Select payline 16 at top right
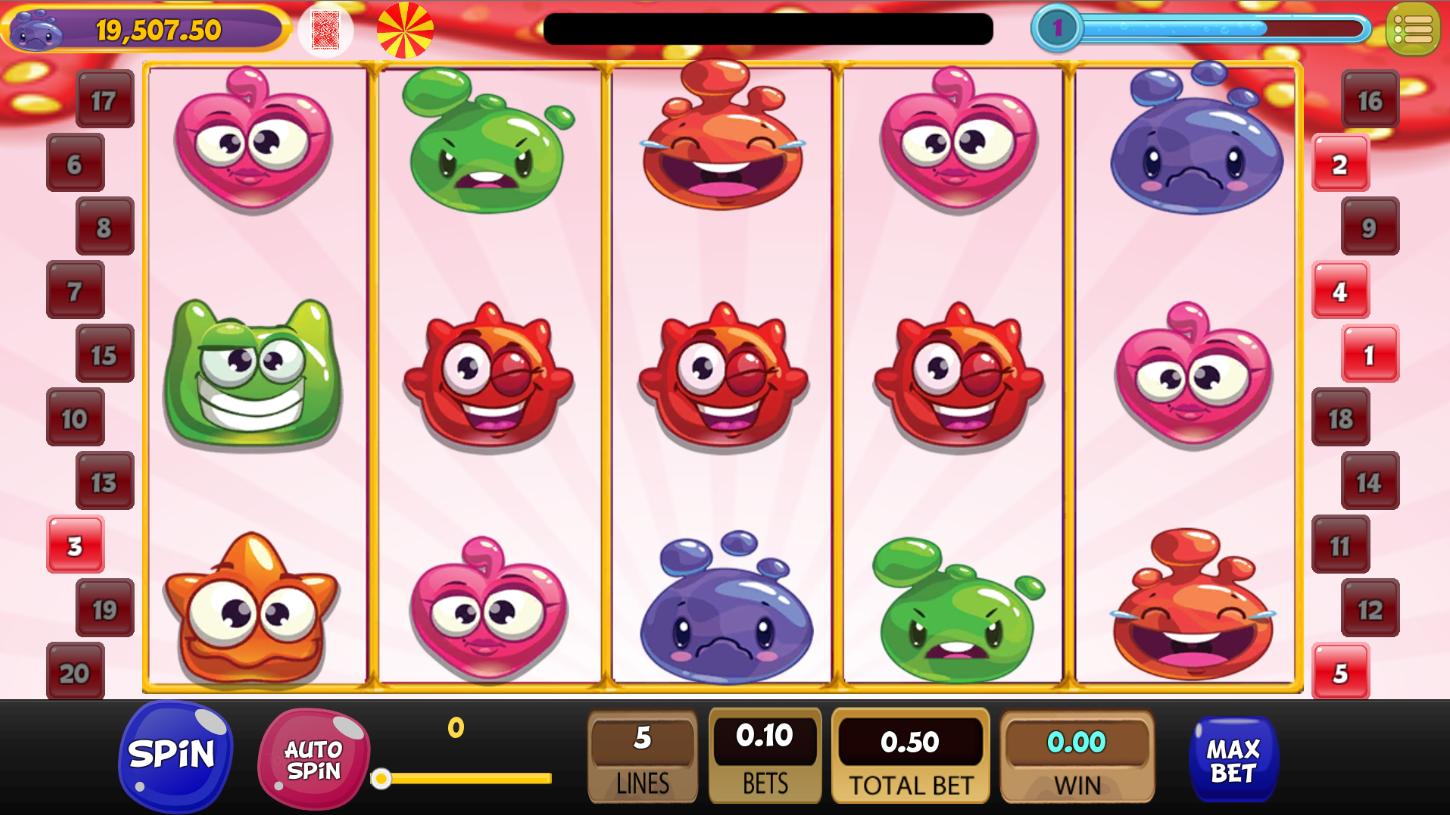This screenshot has height=815, width=1450. (1370, 99)
